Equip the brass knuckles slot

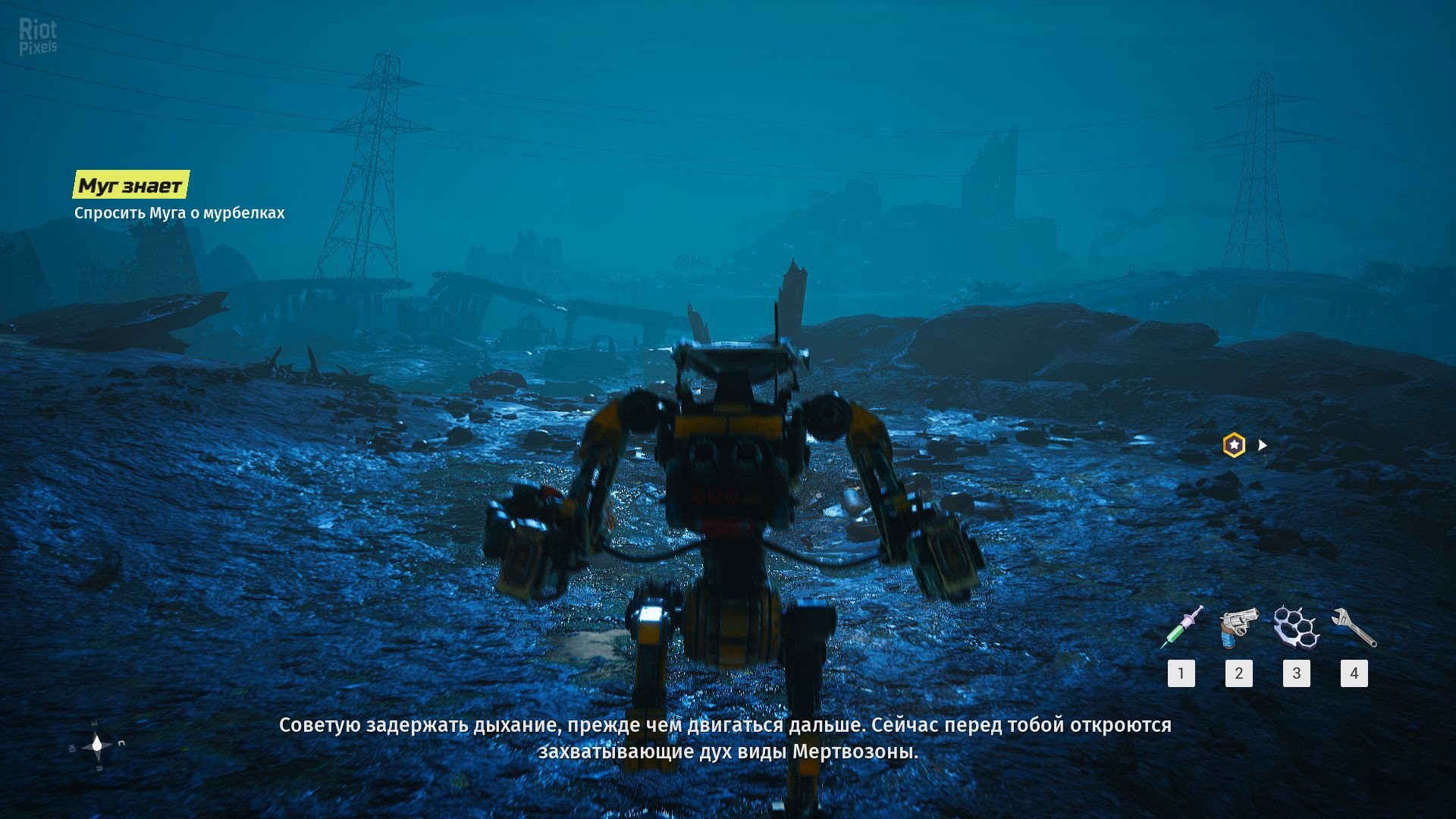[1296, 628]
